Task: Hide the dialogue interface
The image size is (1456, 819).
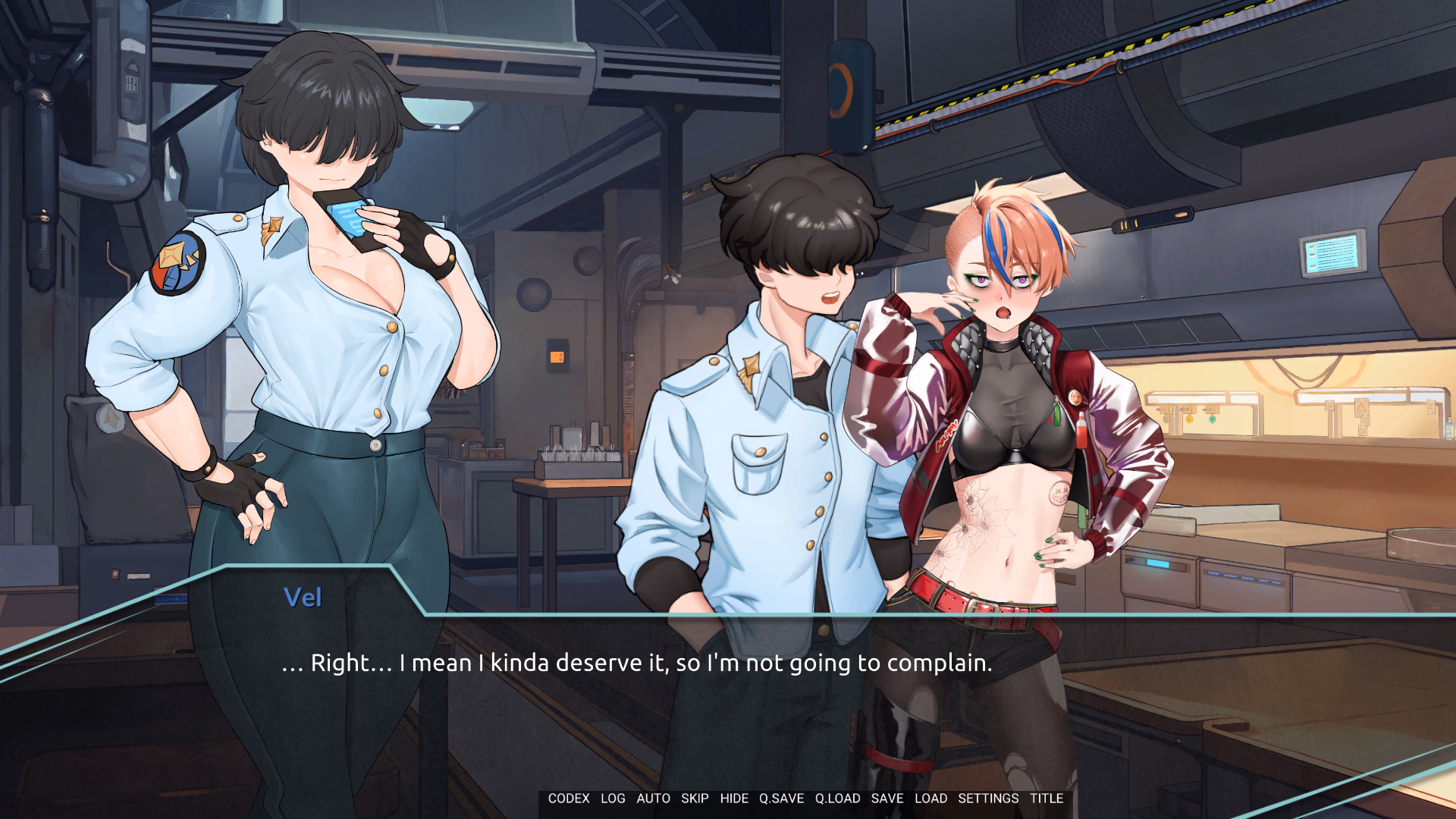Action: pos(734,799)
